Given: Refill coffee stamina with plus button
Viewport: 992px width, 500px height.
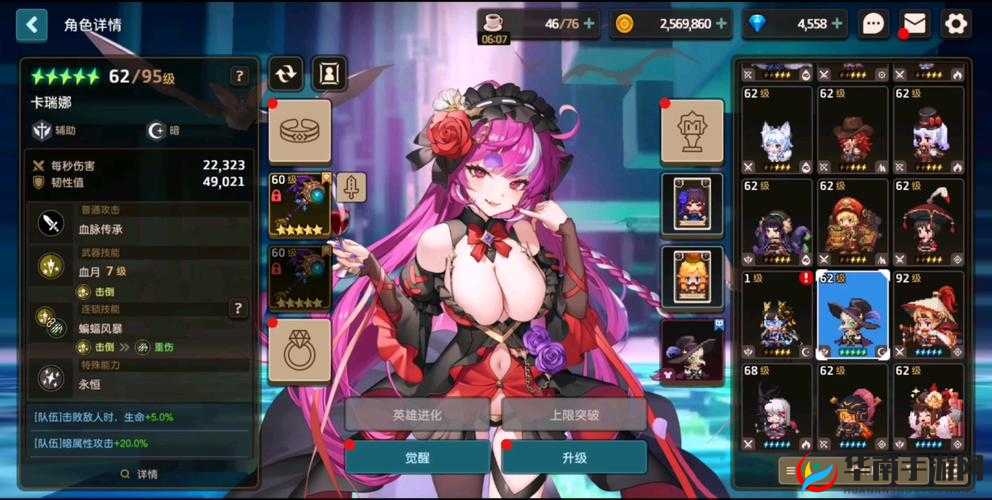Looking at the screenshot, I should 588,24.
